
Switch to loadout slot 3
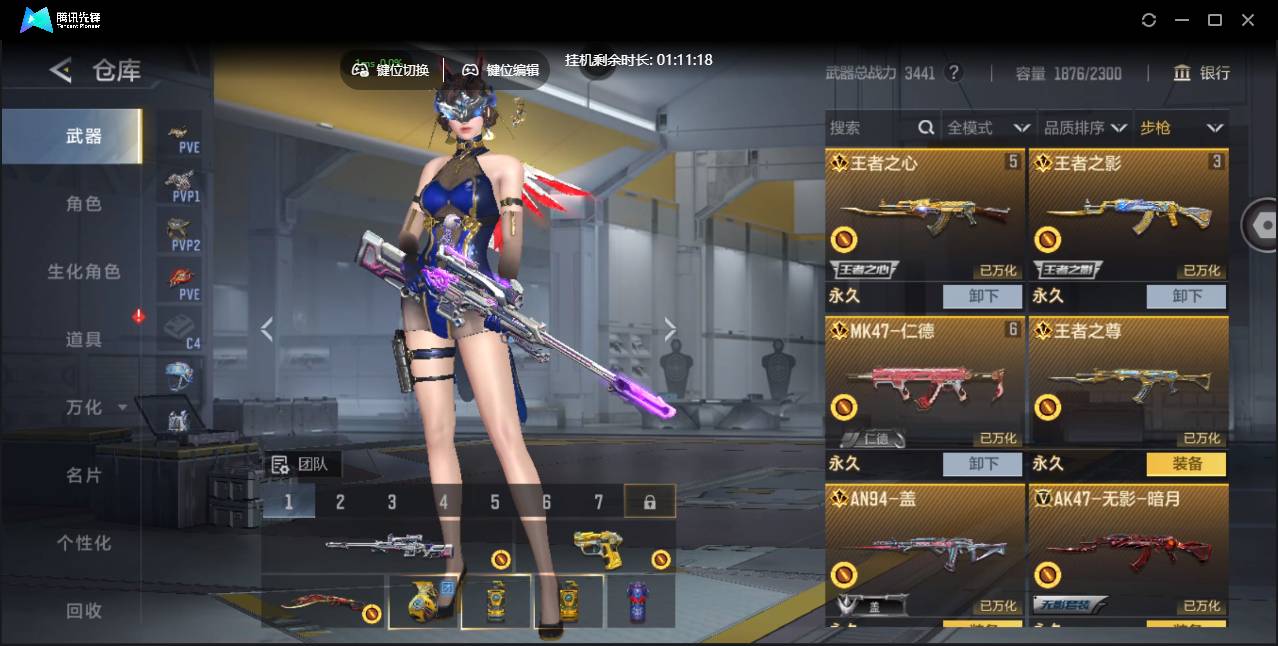click(x=392, y=502)
